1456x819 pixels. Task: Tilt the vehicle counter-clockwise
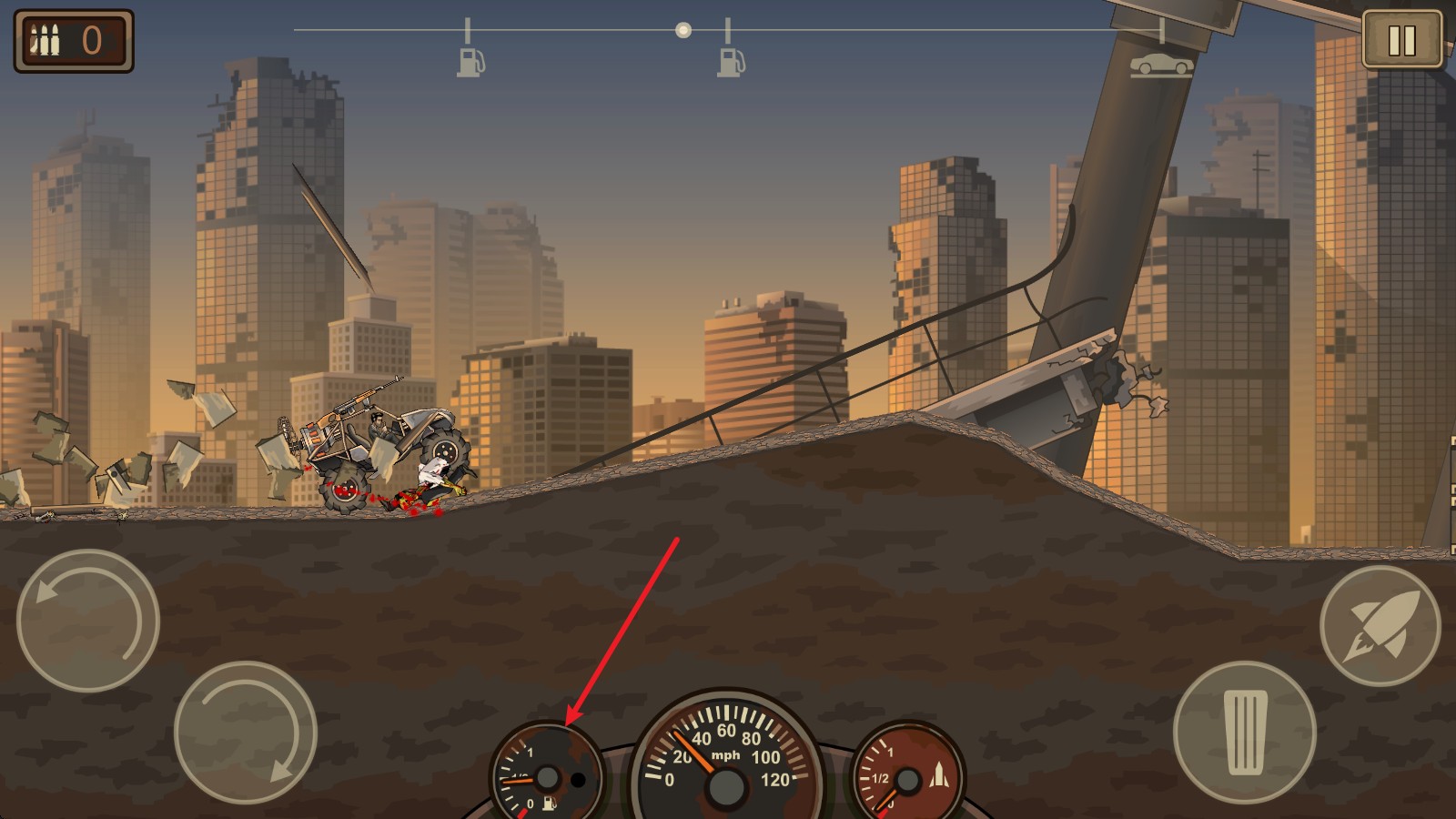pyautogui.click(x=88, y=621)
